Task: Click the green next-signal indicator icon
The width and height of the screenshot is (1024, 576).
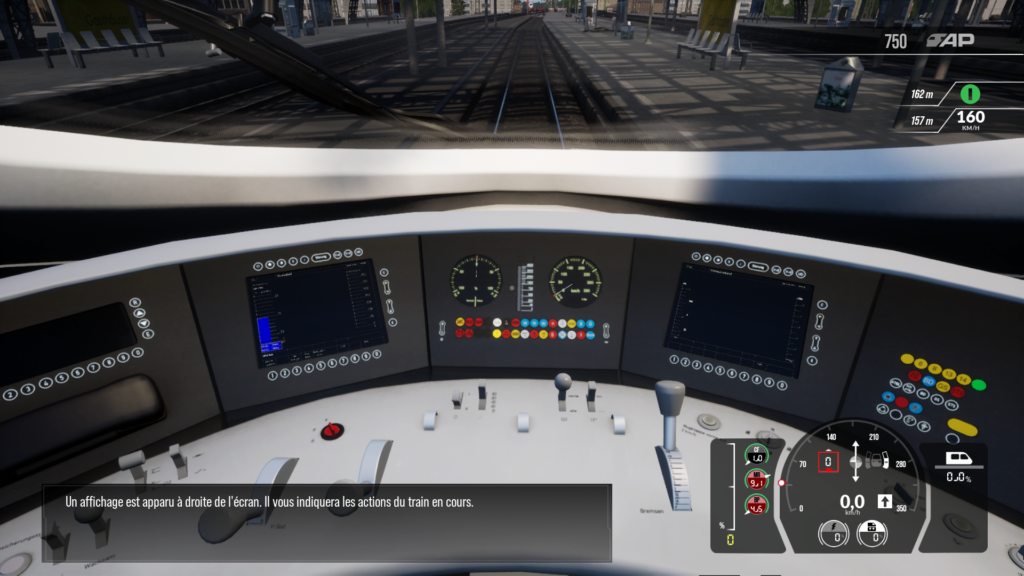Action: click(x=969, y=94)
